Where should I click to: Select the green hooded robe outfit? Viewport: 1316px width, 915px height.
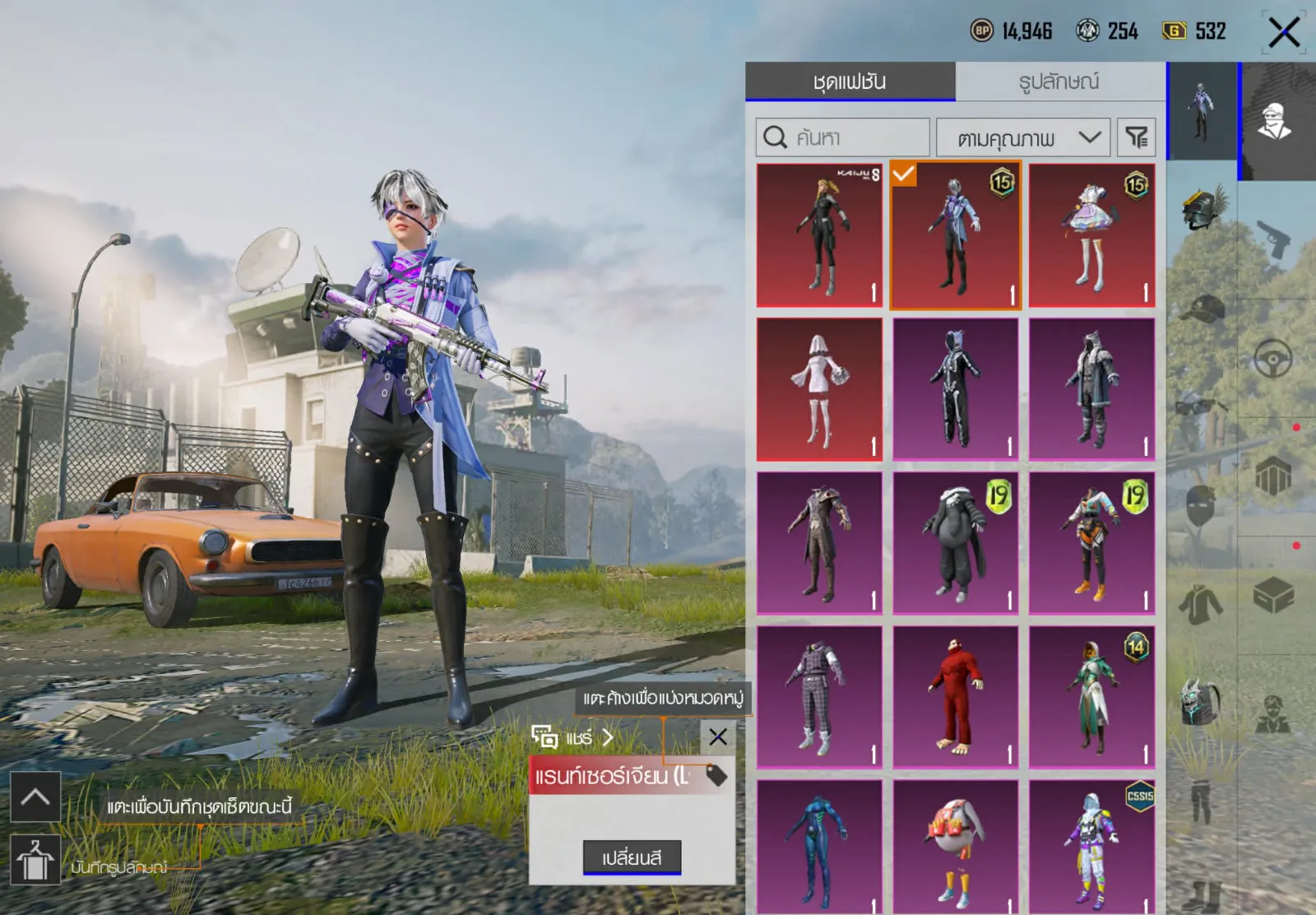point(1091,697)
